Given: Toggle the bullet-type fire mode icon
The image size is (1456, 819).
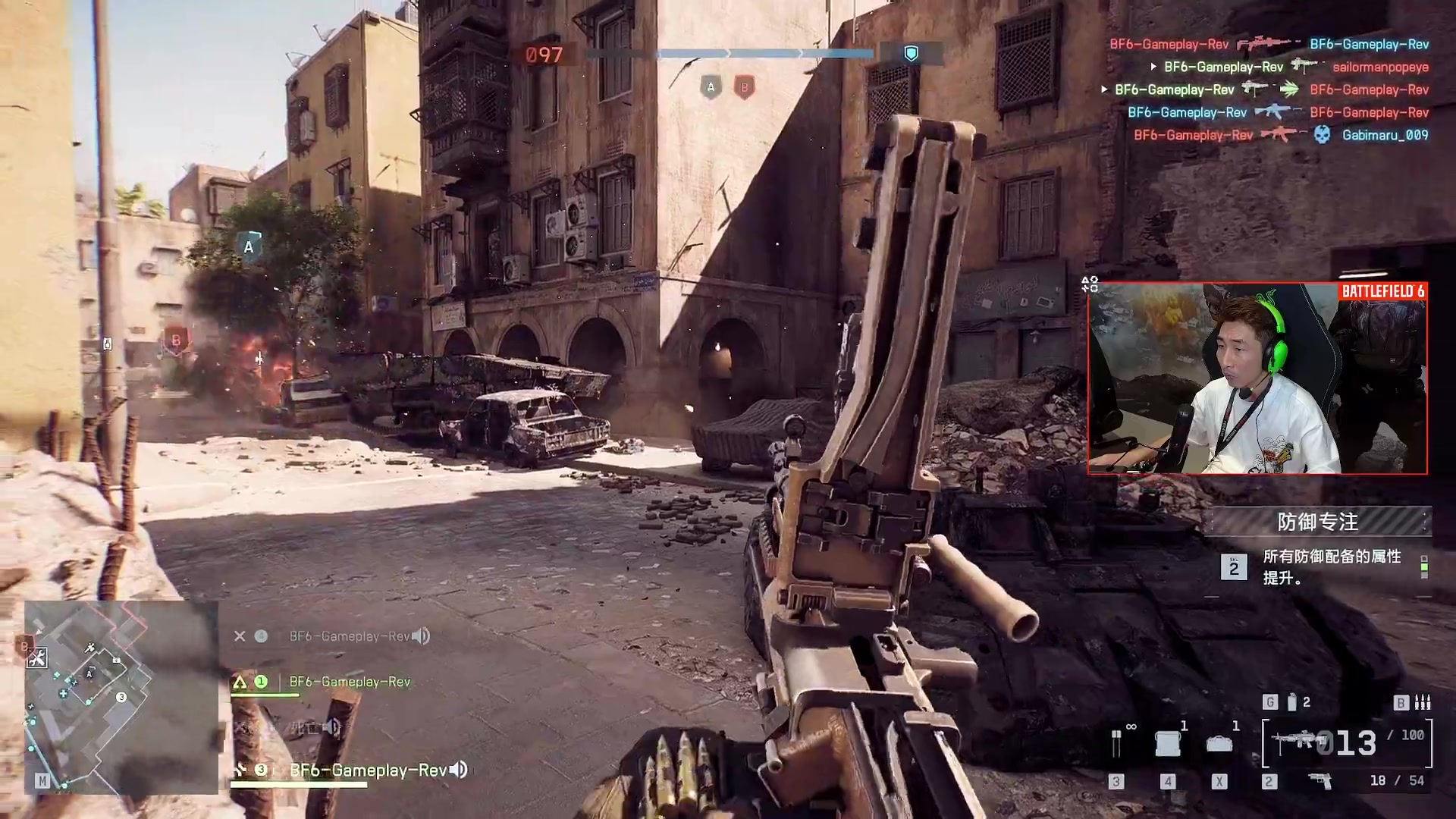Looking at the screenshot, I should point(1423,702).
